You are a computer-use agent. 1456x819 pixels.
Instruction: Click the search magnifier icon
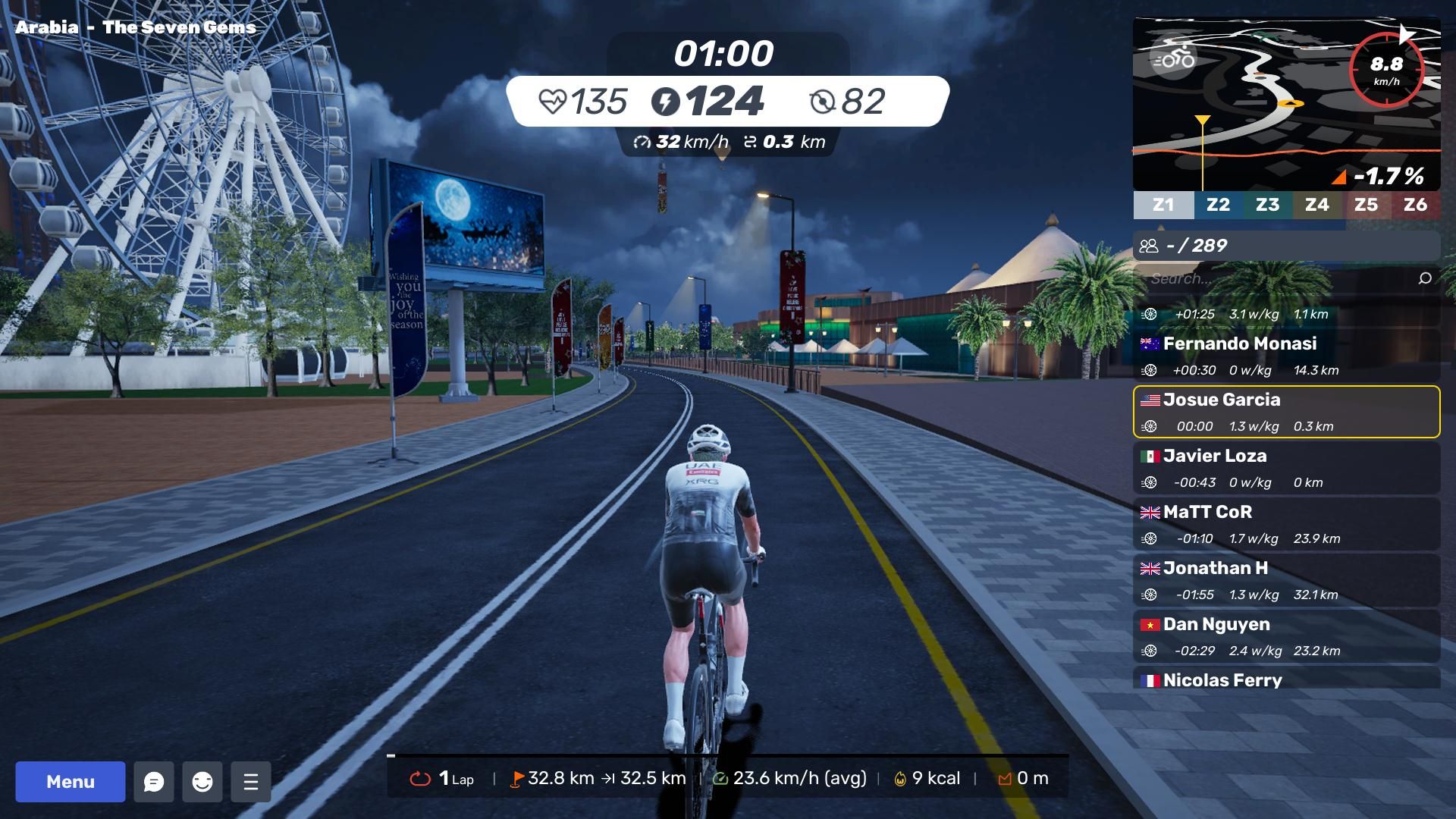click(1425, 278)
